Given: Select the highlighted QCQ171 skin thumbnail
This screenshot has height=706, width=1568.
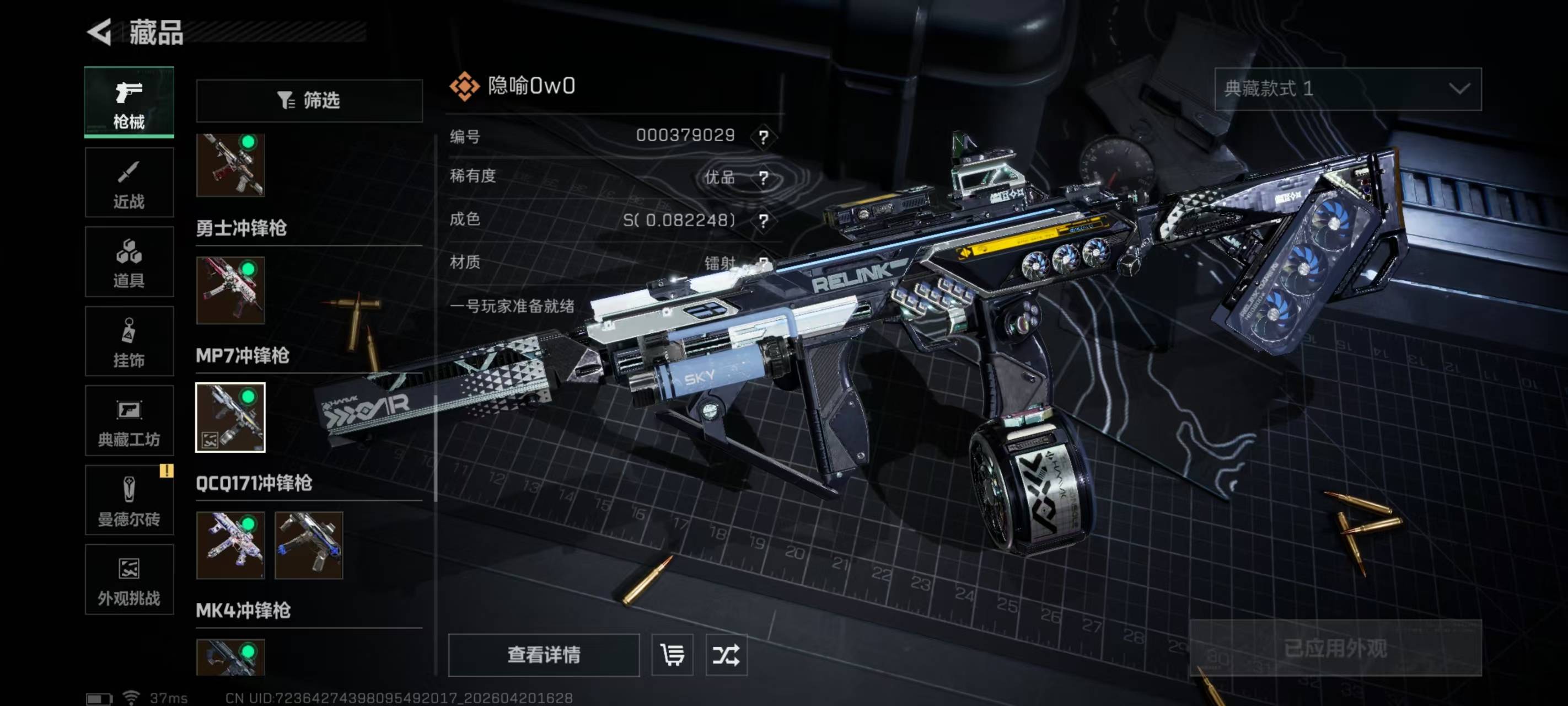Looking at the screenshot, I should click(x=230, y=418).
